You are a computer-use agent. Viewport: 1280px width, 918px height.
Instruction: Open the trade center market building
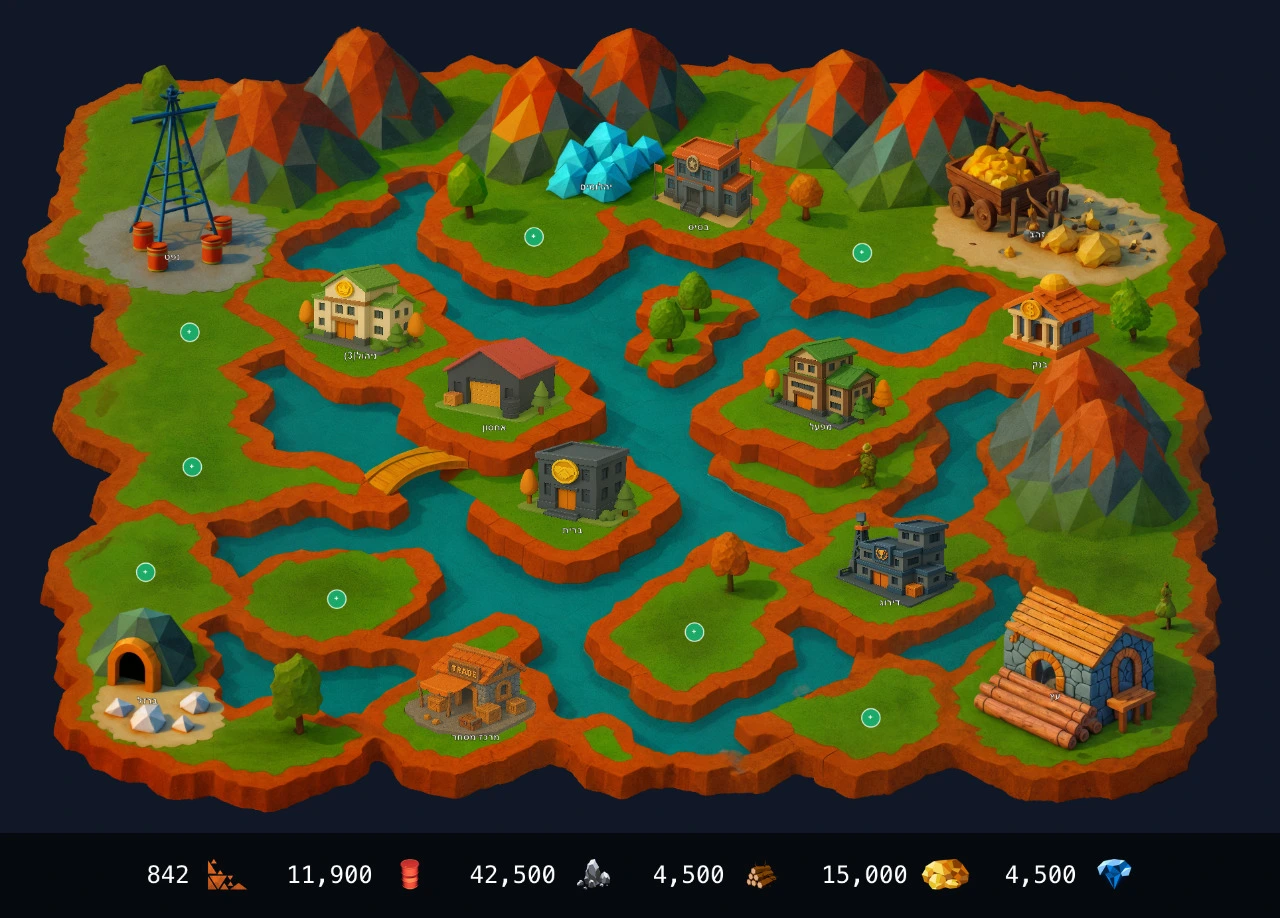tap(470, 686)
